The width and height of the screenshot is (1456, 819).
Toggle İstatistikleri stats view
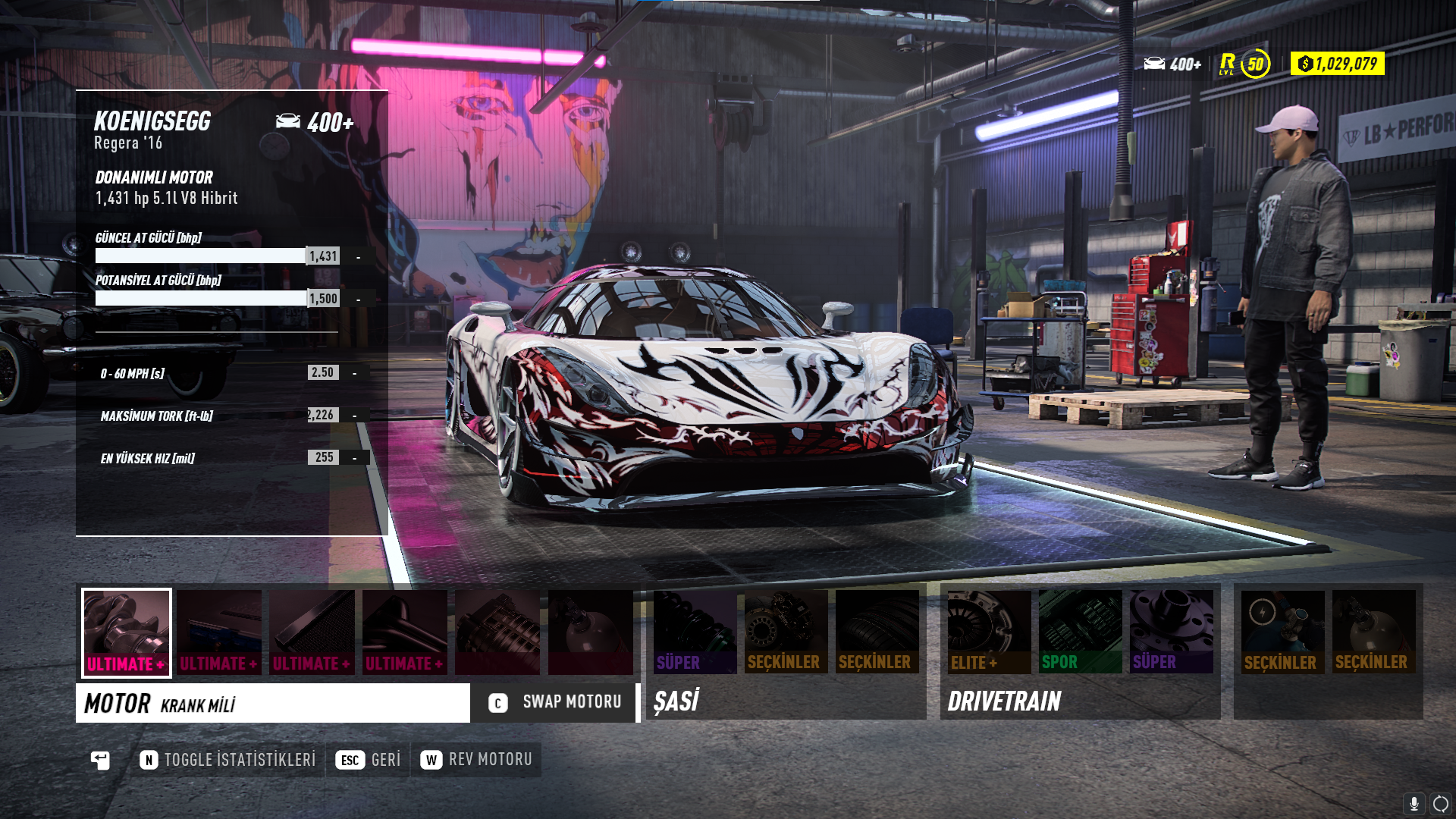(x=227, y=760)
